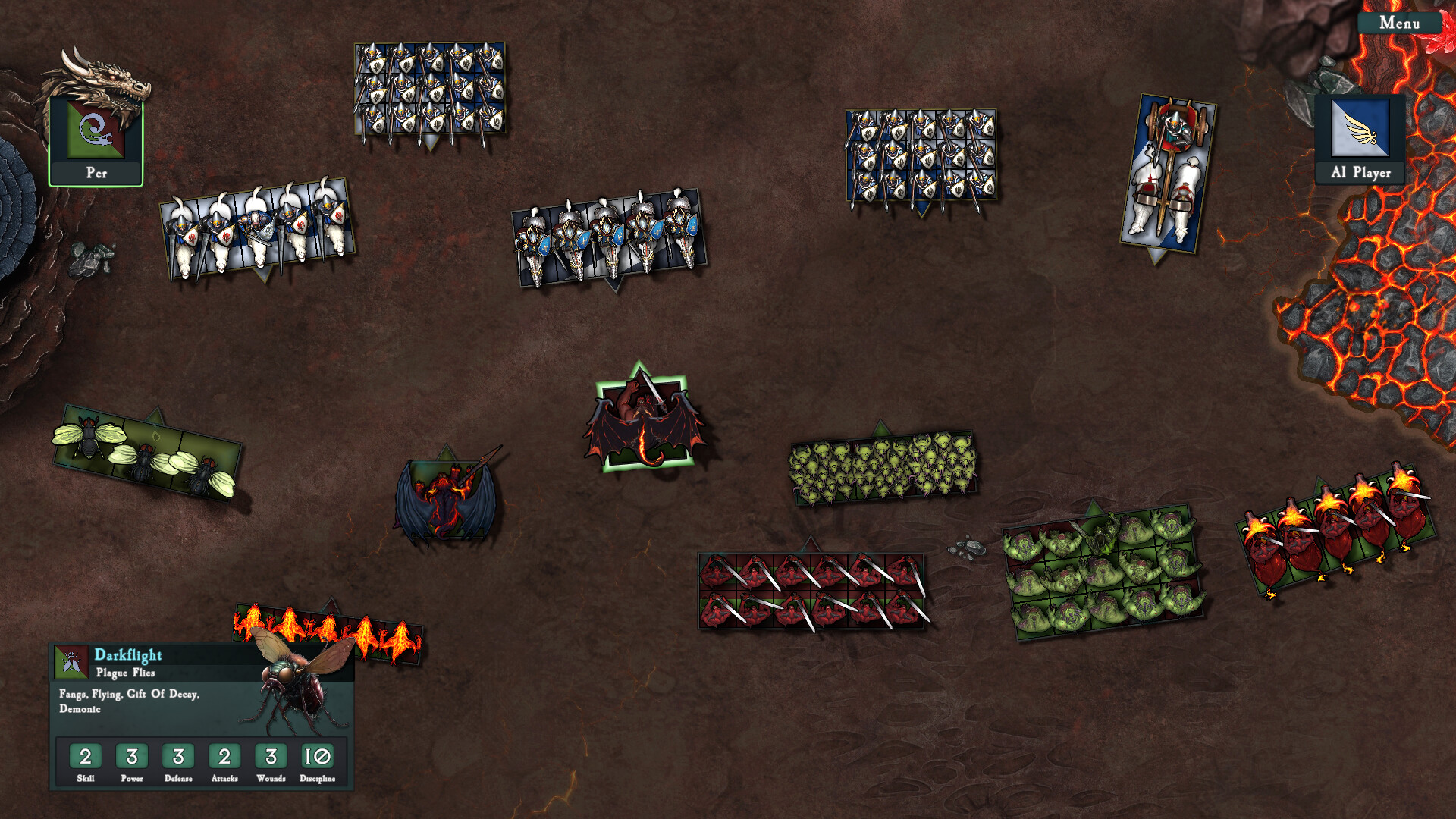
Task: Click the AI Player banner
Action: click(x=1360, y=140)
